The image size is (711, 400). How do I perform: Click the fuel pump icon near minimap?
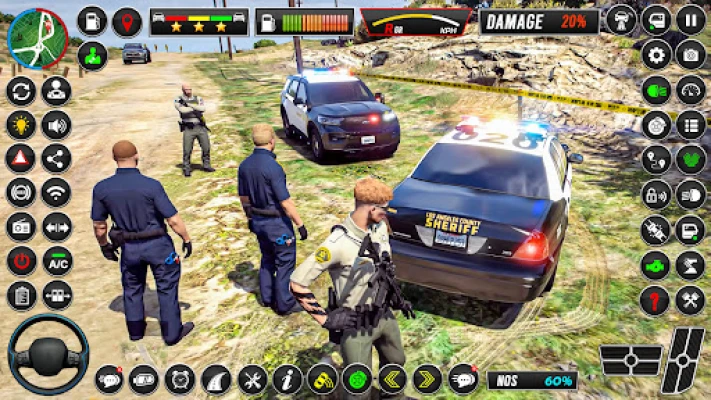(x=92, y=21)
